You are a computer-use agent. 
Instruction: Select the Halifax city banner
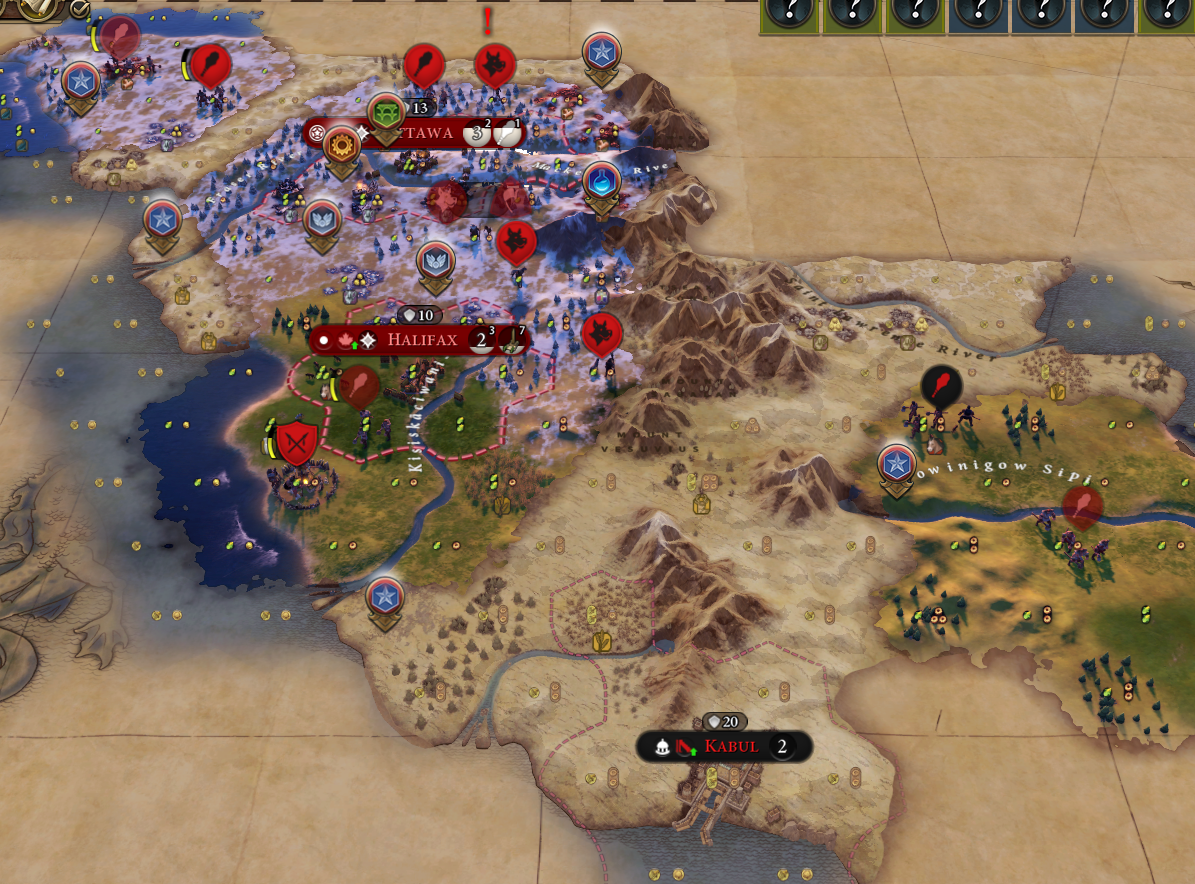click(422, 340)
